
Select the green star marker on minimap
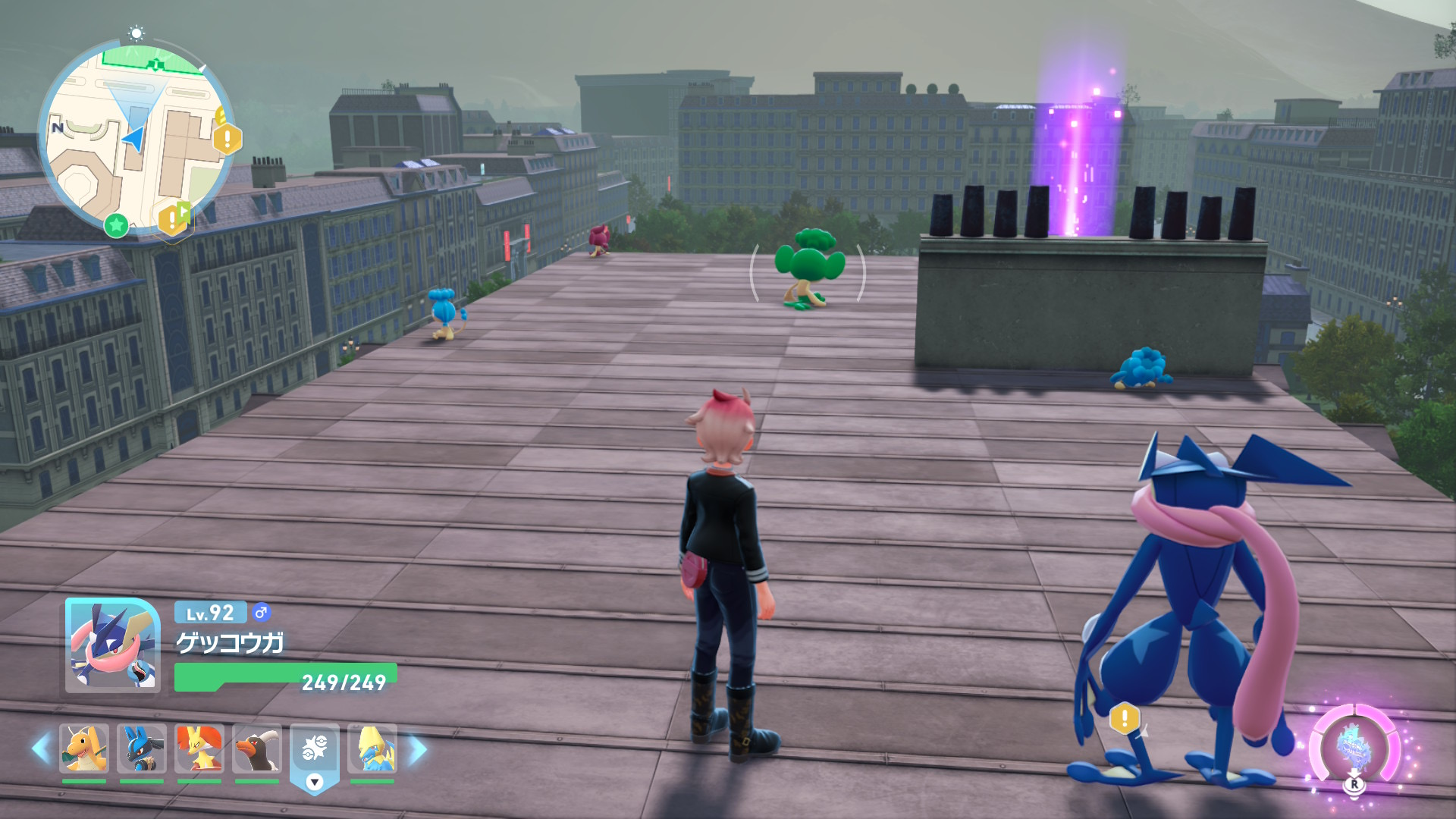[x=116, y=224]
